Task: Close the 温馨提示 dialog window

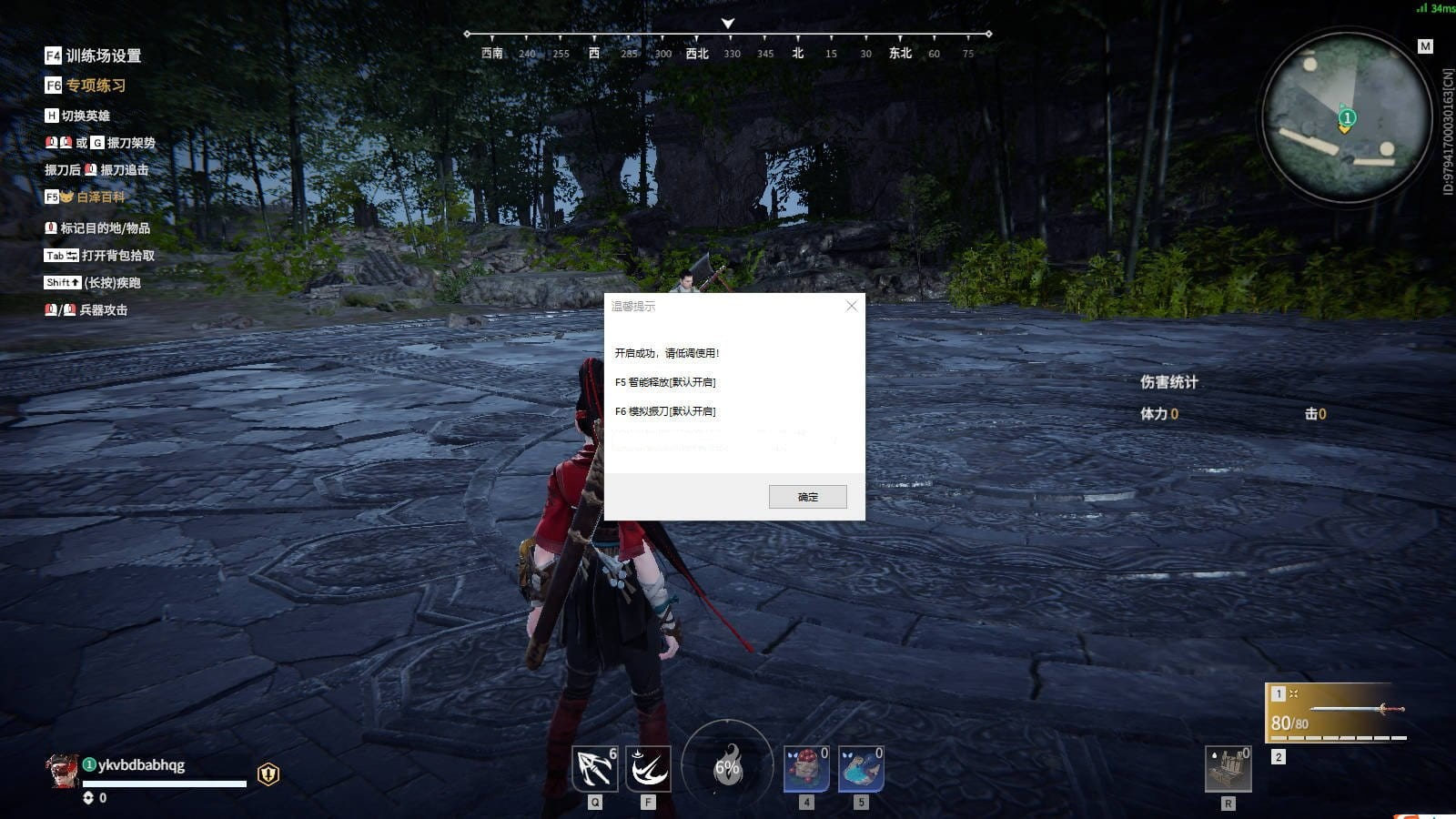Action: click(851, 306)
